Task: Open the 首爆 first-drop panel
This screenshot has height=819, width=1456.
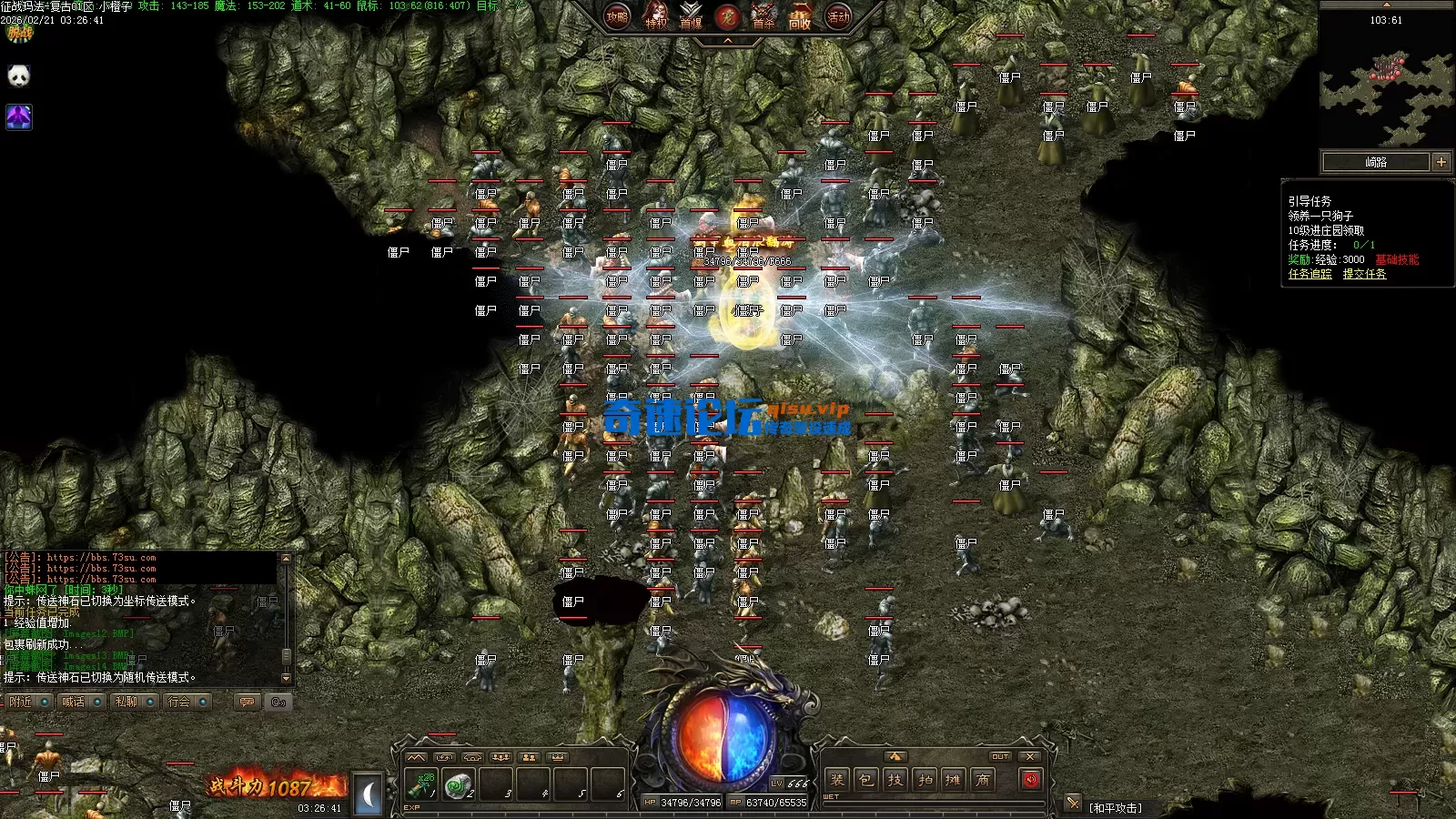Action: click(692, 16)
